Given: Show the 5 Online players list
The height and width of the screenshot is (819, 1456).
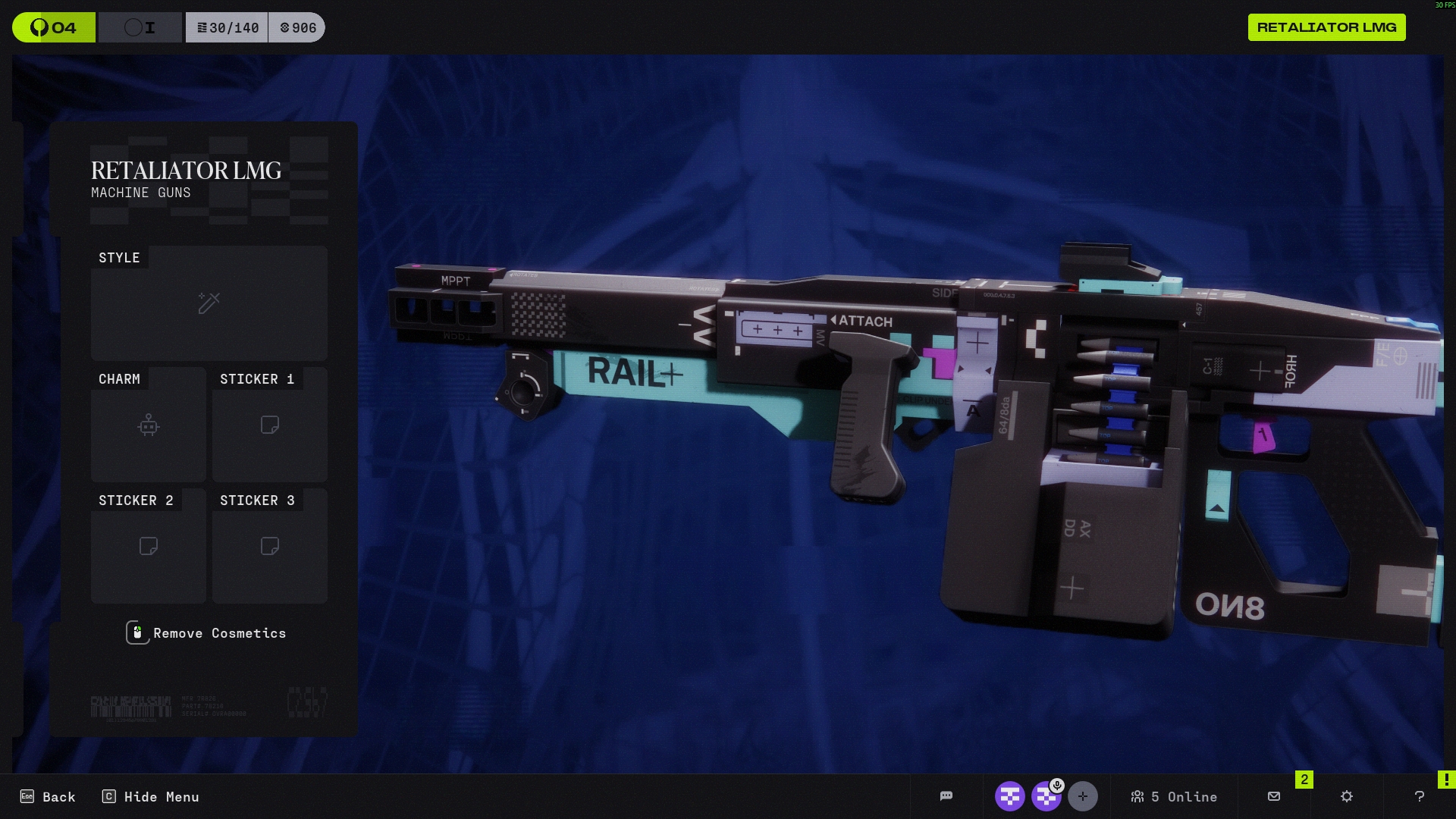Looking at the screenshot, I should click(1174, 796).
